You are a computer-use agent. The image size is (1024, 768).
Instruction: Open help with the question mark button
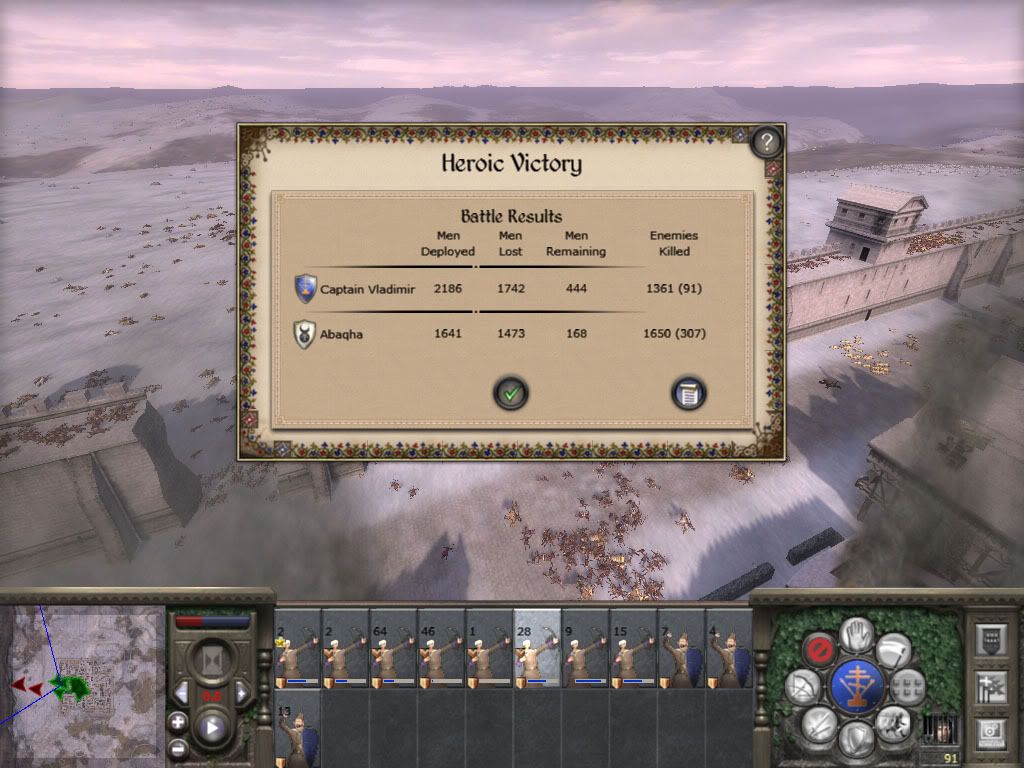click(x=766, y=142)
